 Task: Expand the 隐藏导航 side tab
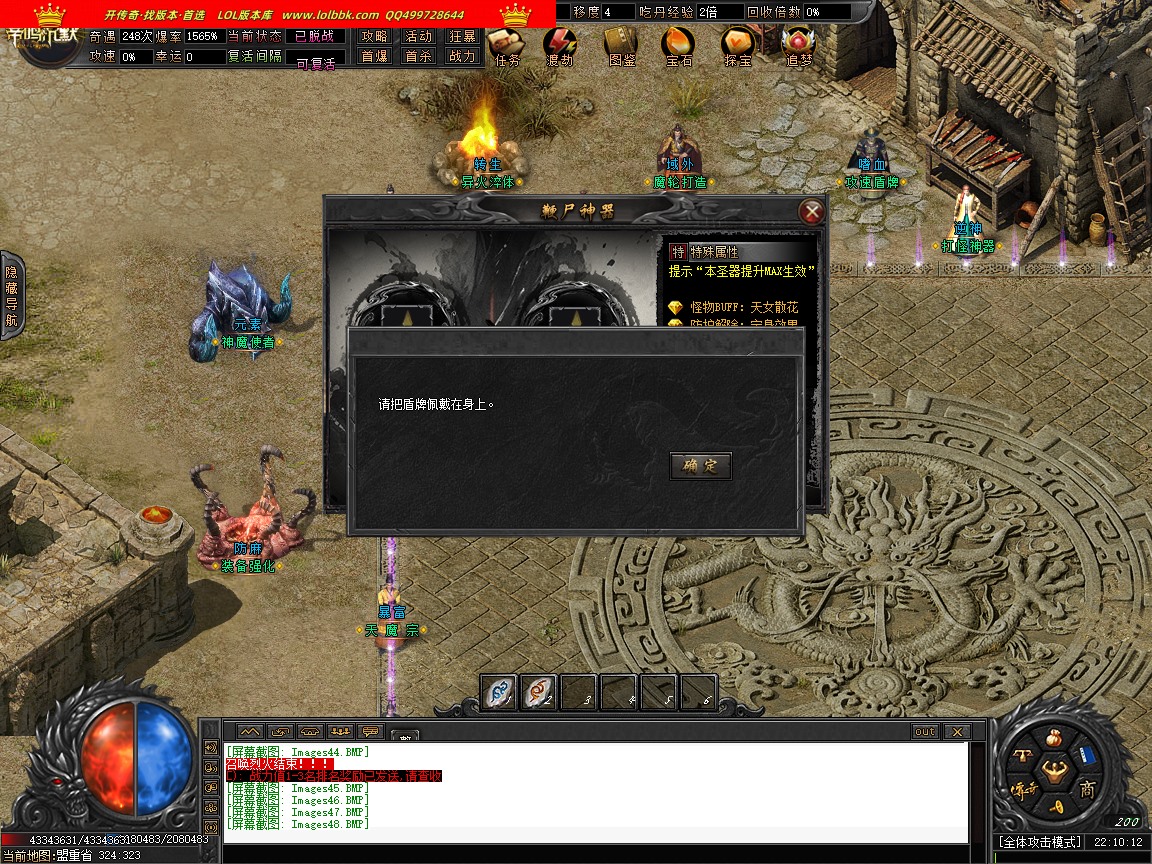coord(12,295)
